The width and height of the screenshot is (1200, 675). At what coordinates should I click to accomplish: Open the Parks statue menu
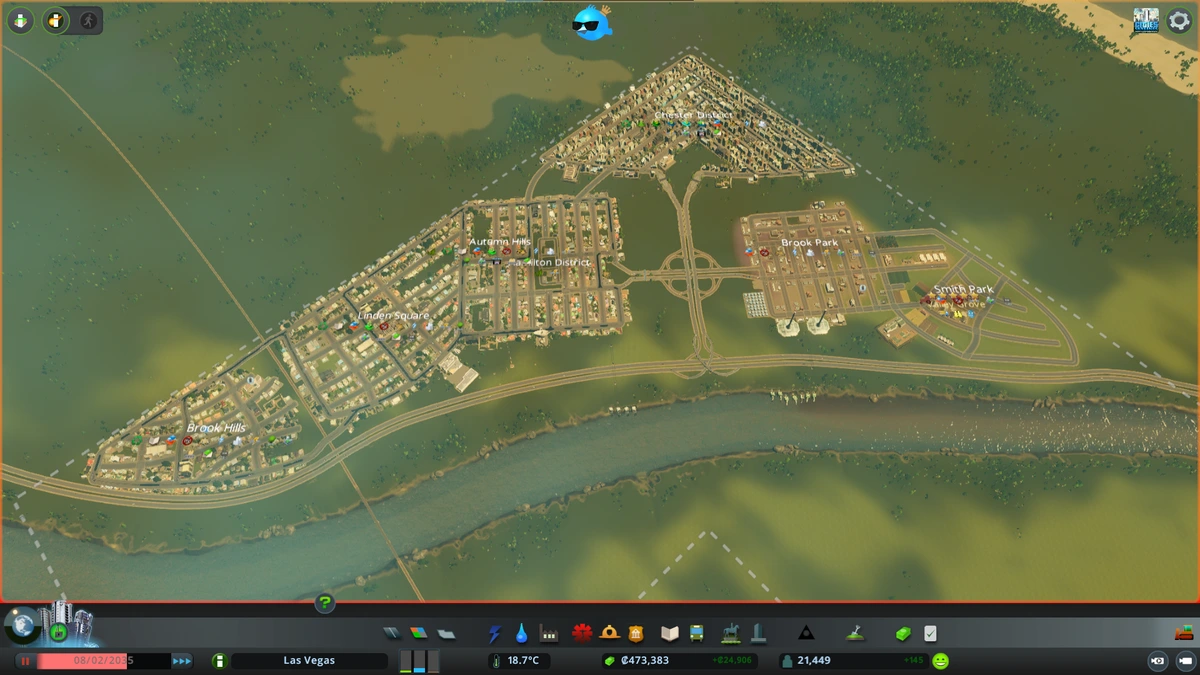coord(731,633)
